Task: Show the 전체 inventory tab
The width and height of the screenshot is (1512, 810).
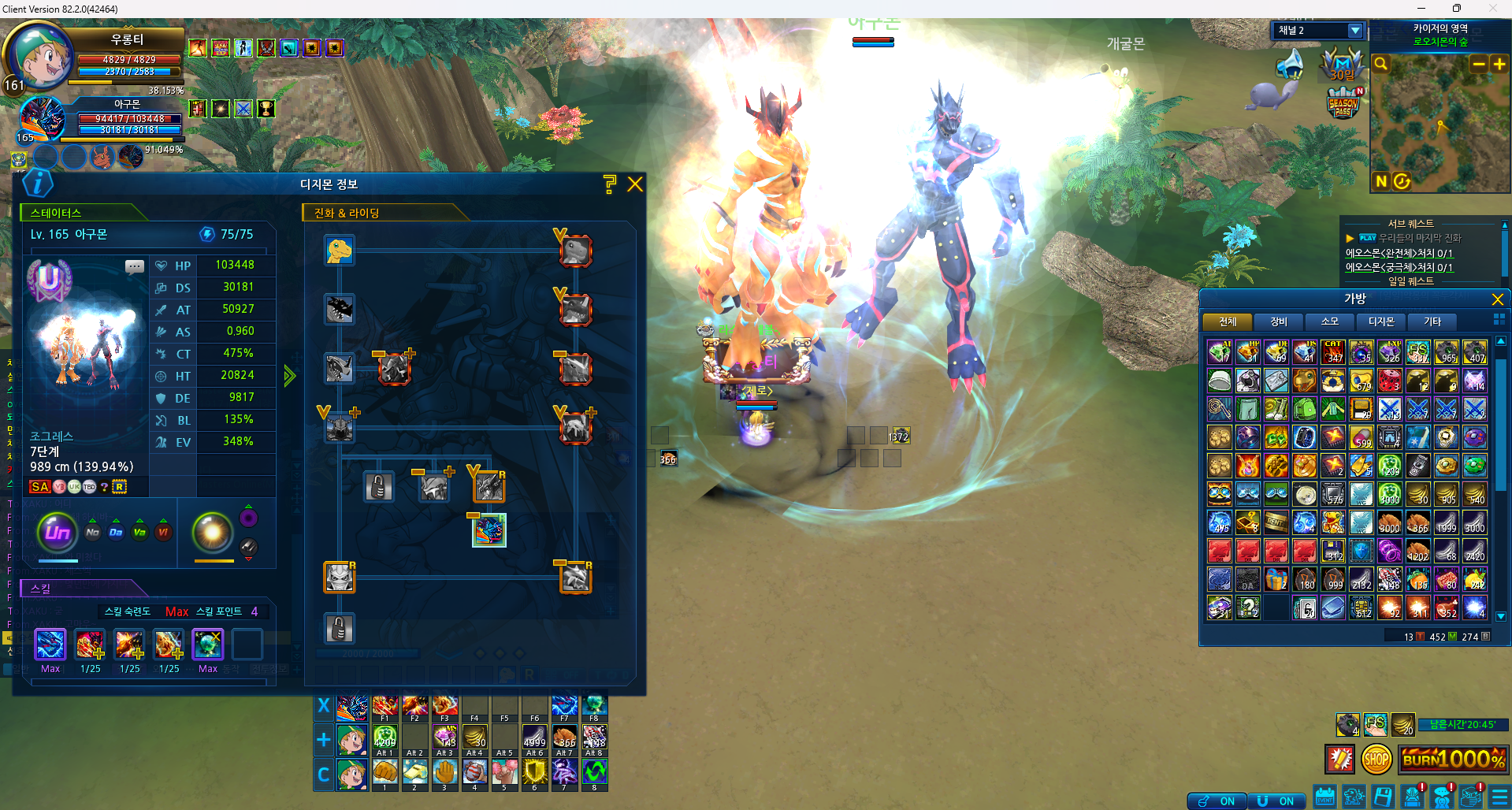Action: (1228, 321)
